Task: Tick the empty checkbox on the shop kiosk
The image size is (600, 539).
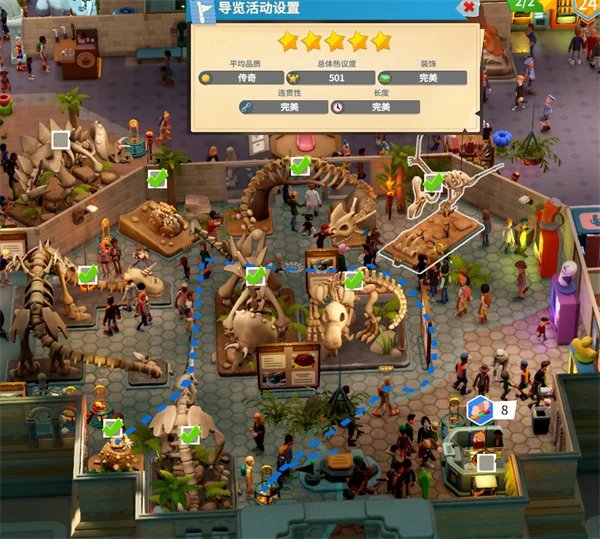Action: 486,463
